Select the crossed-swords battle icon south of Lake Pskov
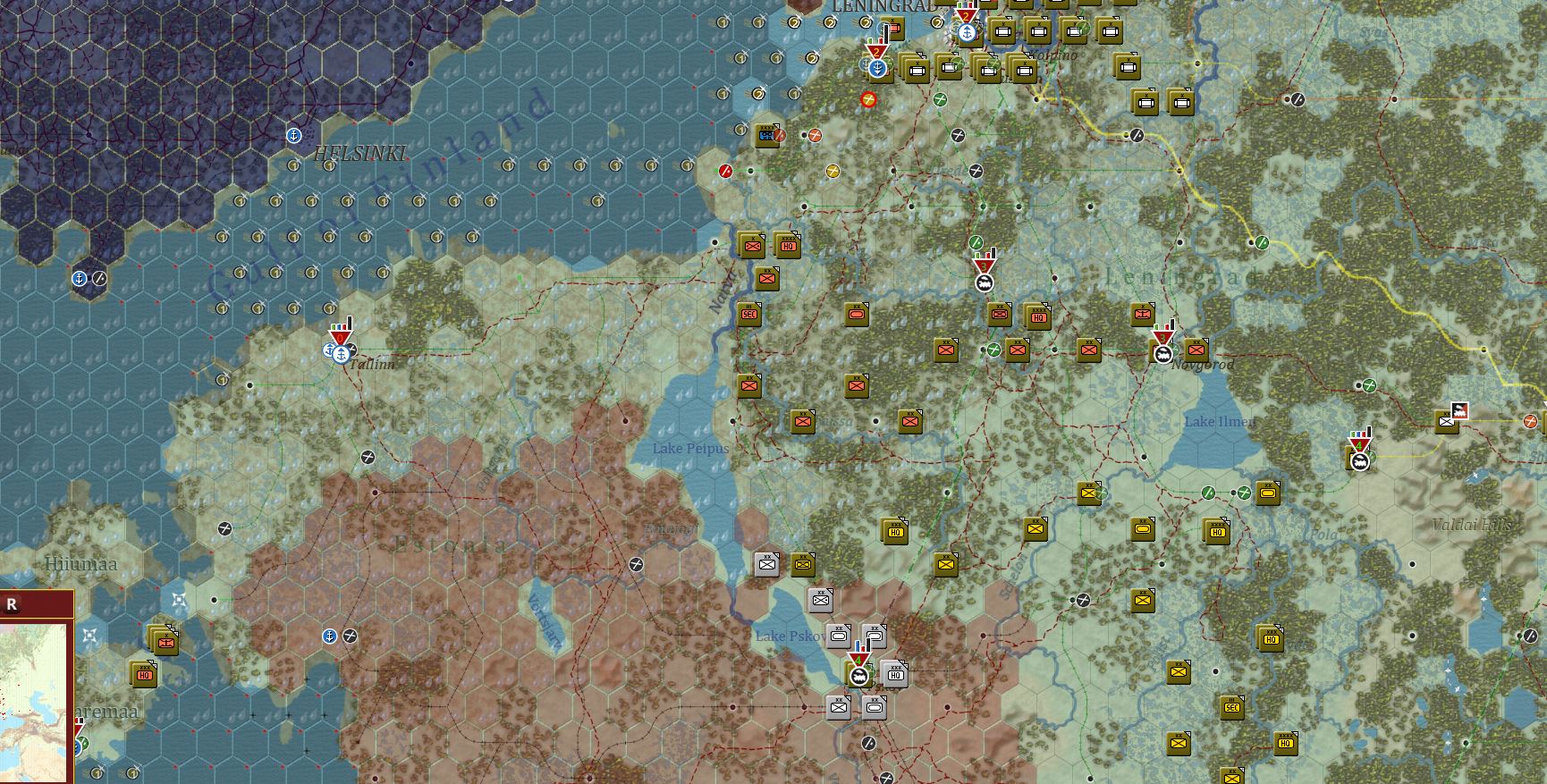 pos(885,777)
